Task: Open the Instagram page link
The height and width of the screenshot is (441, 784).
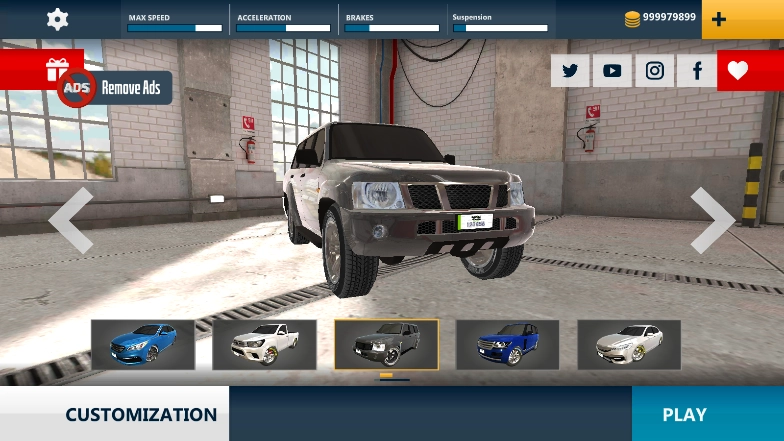Action: [654, 70]
